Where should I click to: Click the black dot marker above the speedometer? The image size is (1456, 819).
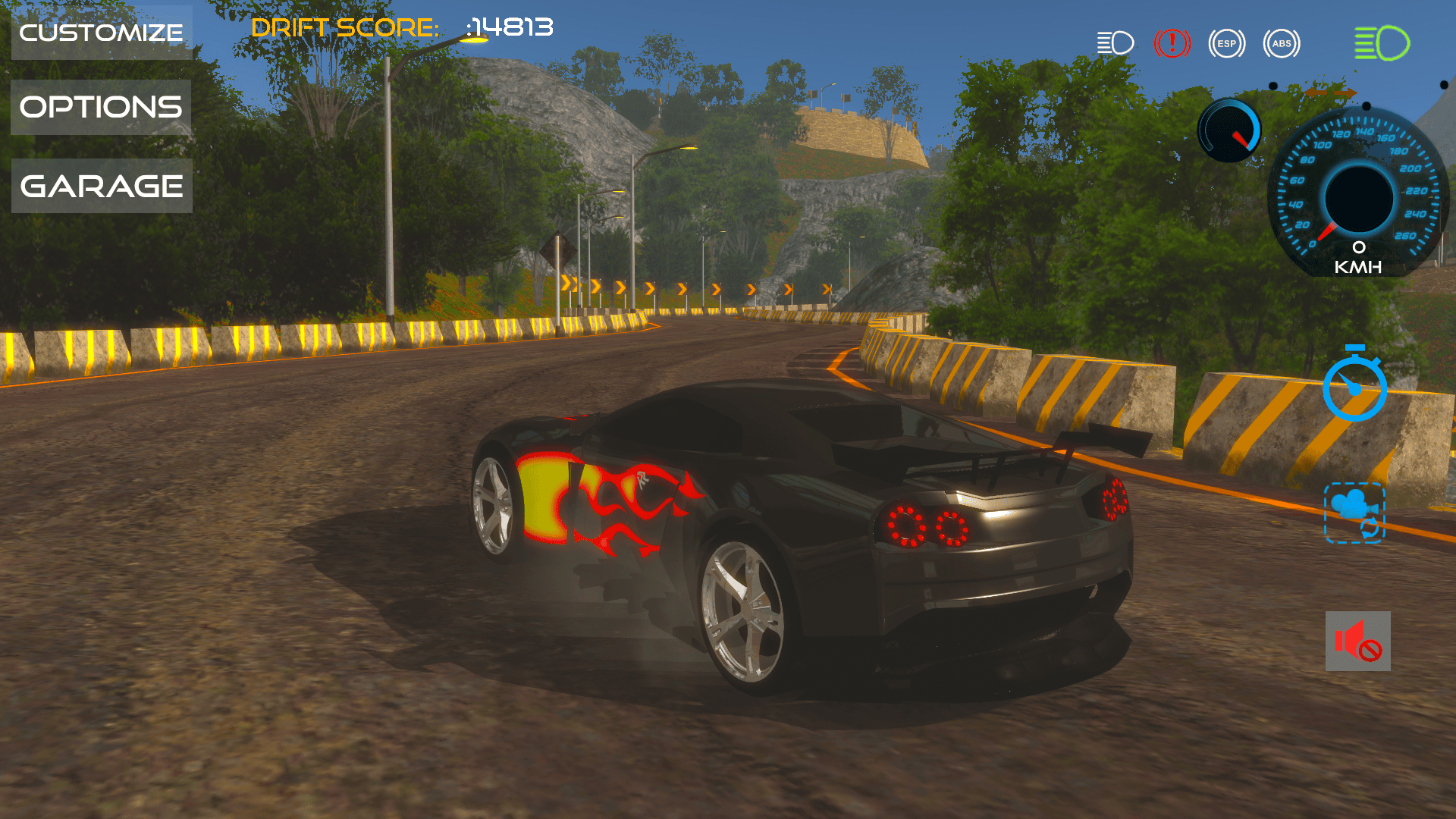pyautogui.click(x=1367, y=106)
